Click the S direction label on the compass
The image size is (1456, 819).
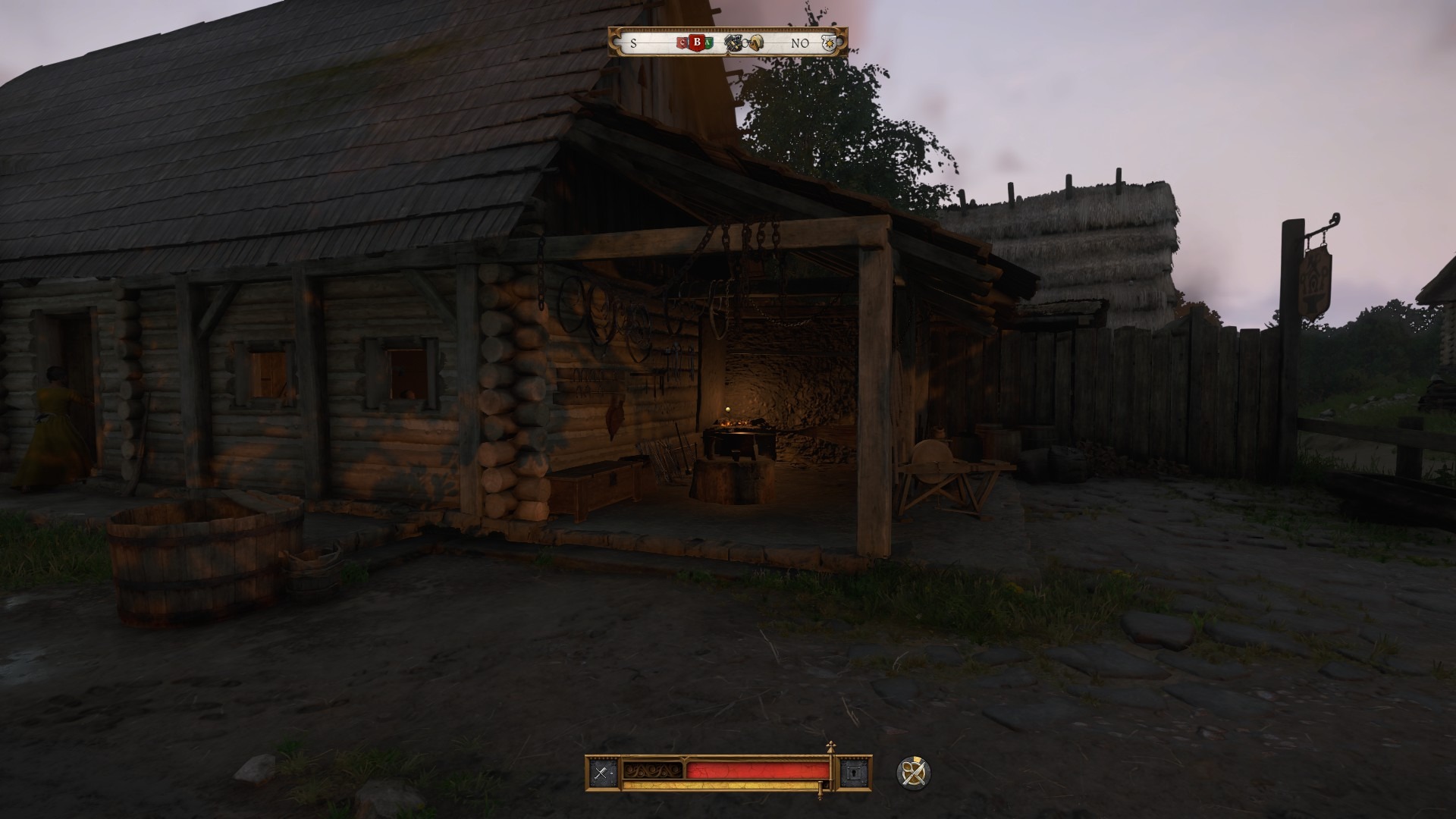[633, 44]
